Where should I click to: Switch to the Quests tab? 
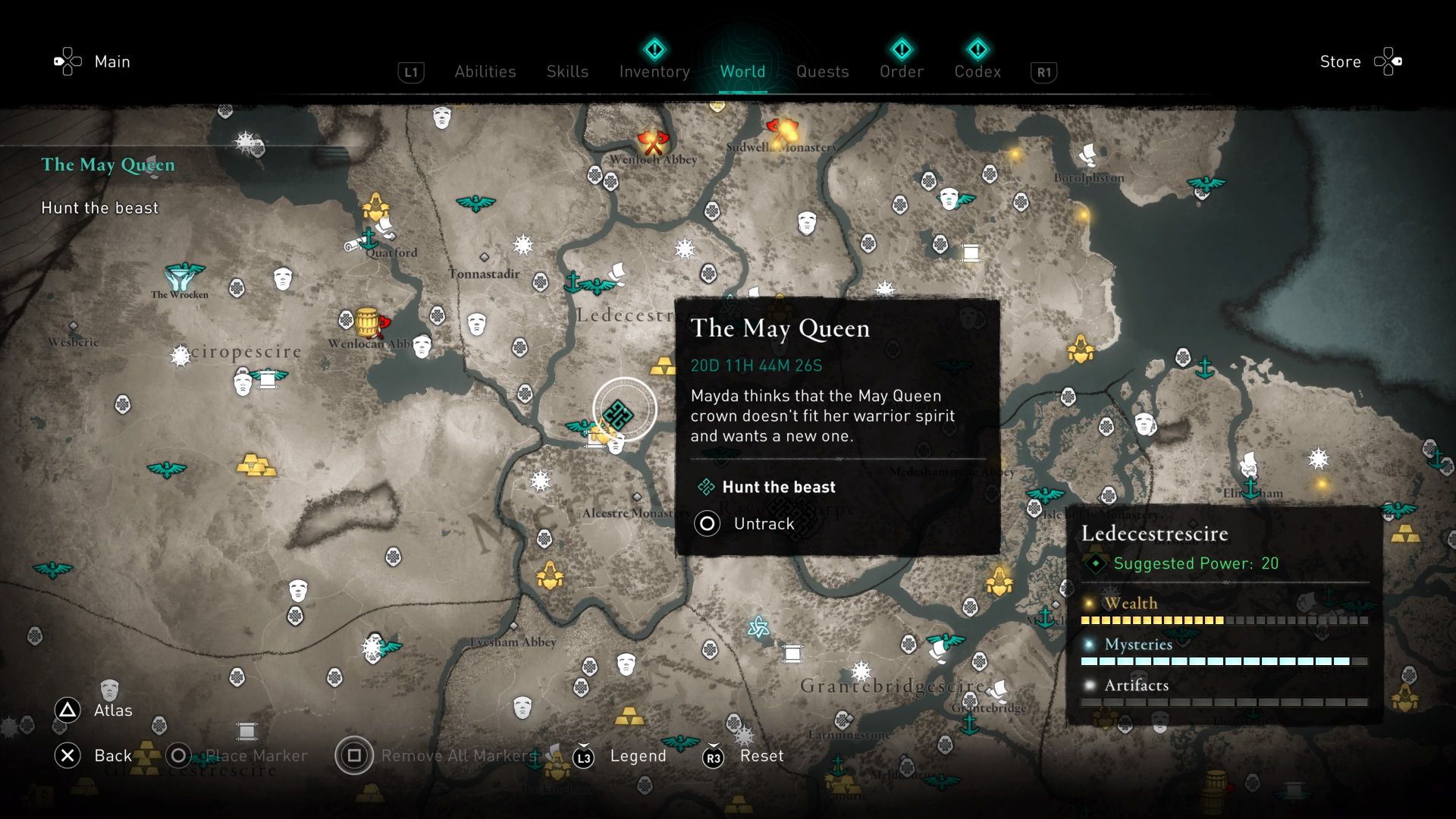(824, 71)
